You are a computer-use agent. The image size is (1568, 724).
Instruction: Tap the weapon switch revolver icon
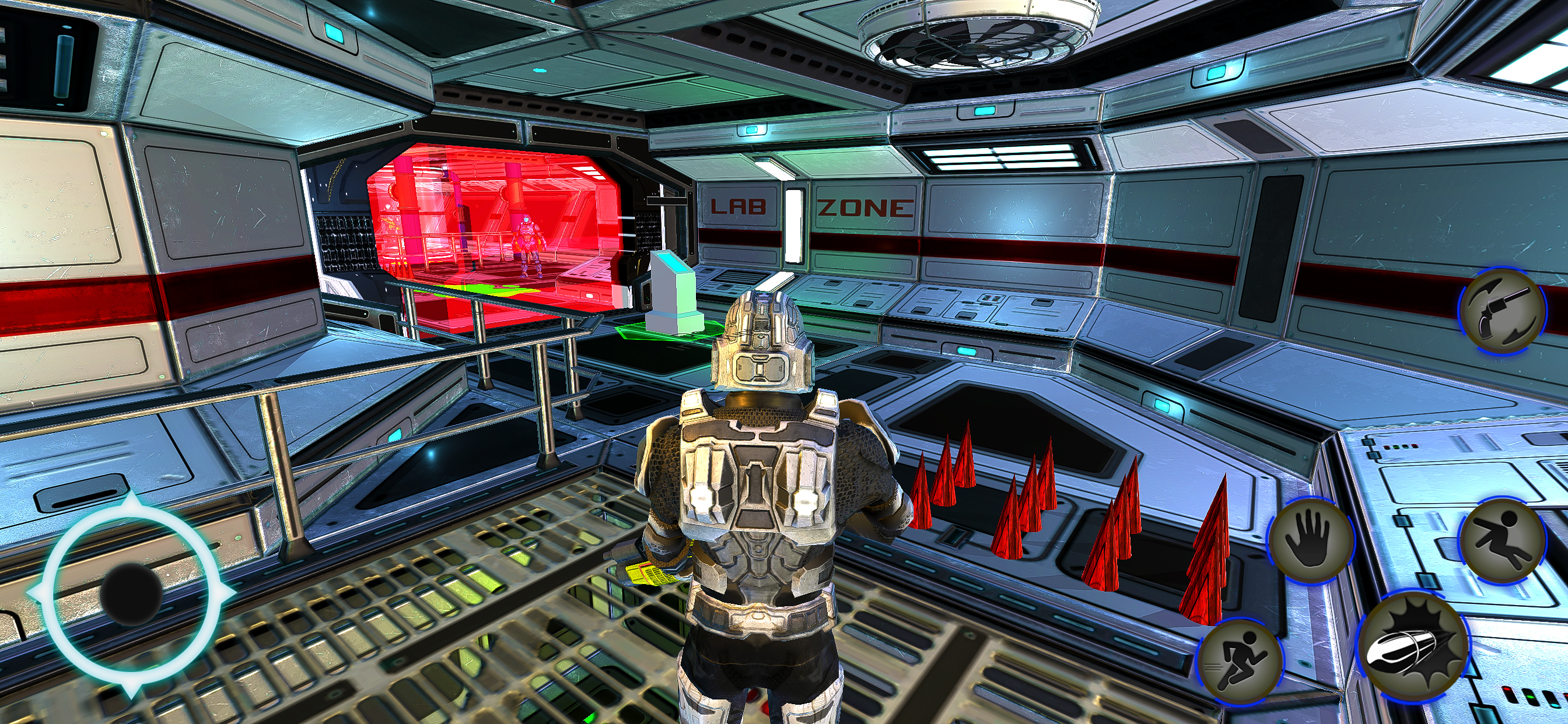point(1502,311)
